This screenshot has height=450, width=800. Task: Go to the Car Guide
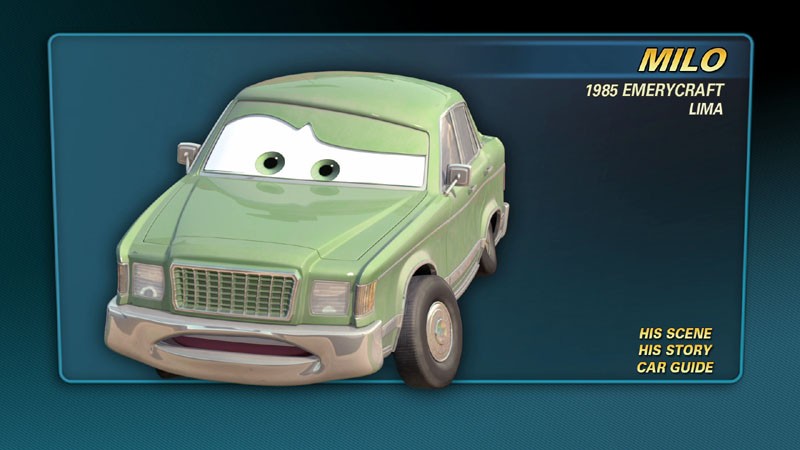click(x=675, y=367)
